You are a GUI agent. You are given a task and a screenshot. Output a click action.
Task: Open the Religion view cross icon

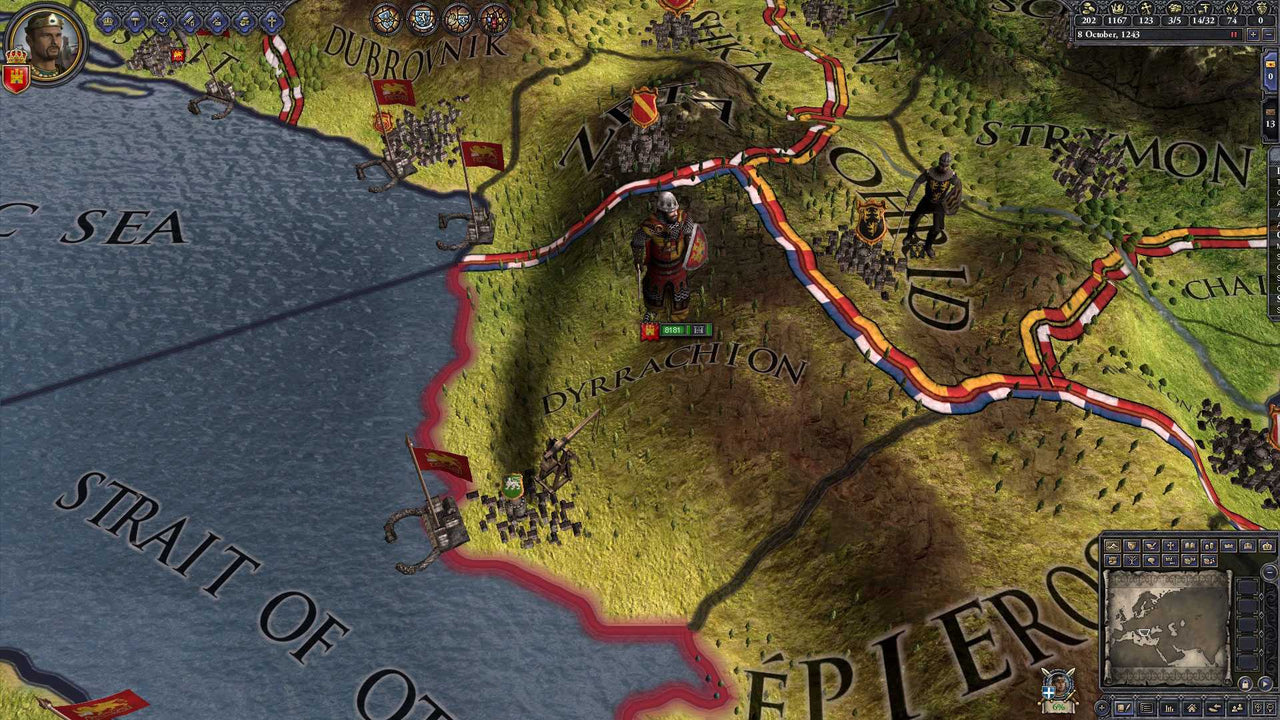tap(272, 21)
